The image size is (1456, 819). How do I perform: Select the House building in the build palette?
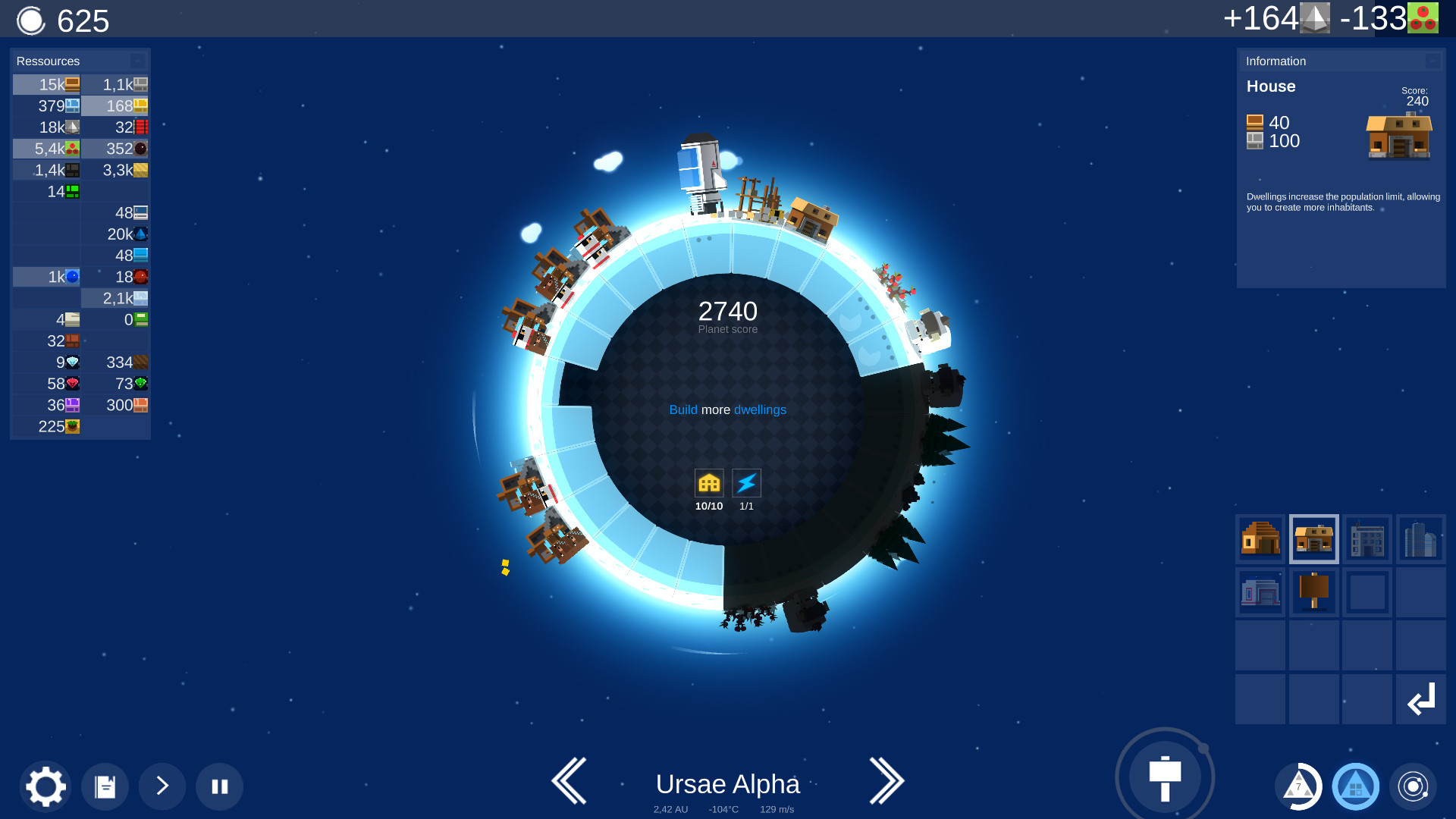click(x=1313, y=539)
